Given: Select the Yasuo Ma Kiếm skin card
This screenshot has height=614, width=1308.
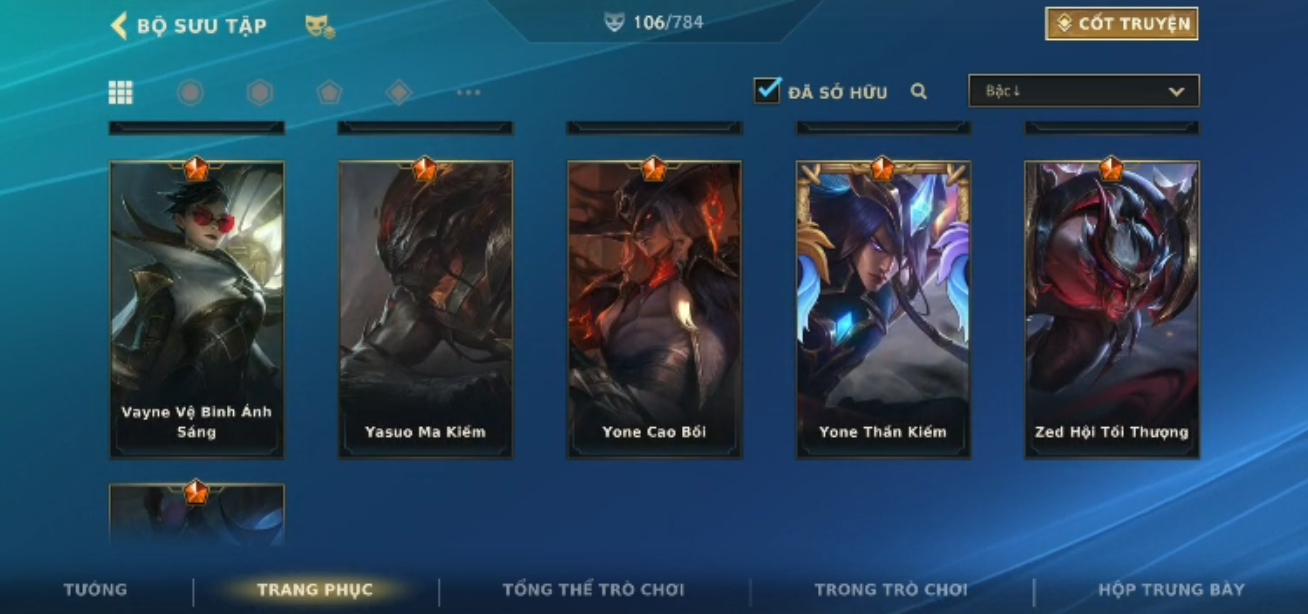Looking at the screenshot, I should pyautogui.click(x=425, y=310).
